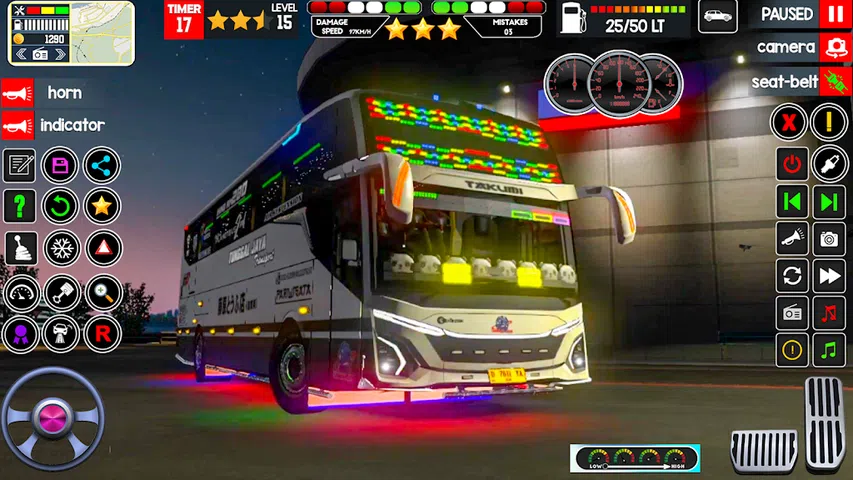Activate the snowflake icon

pos(60,248)
